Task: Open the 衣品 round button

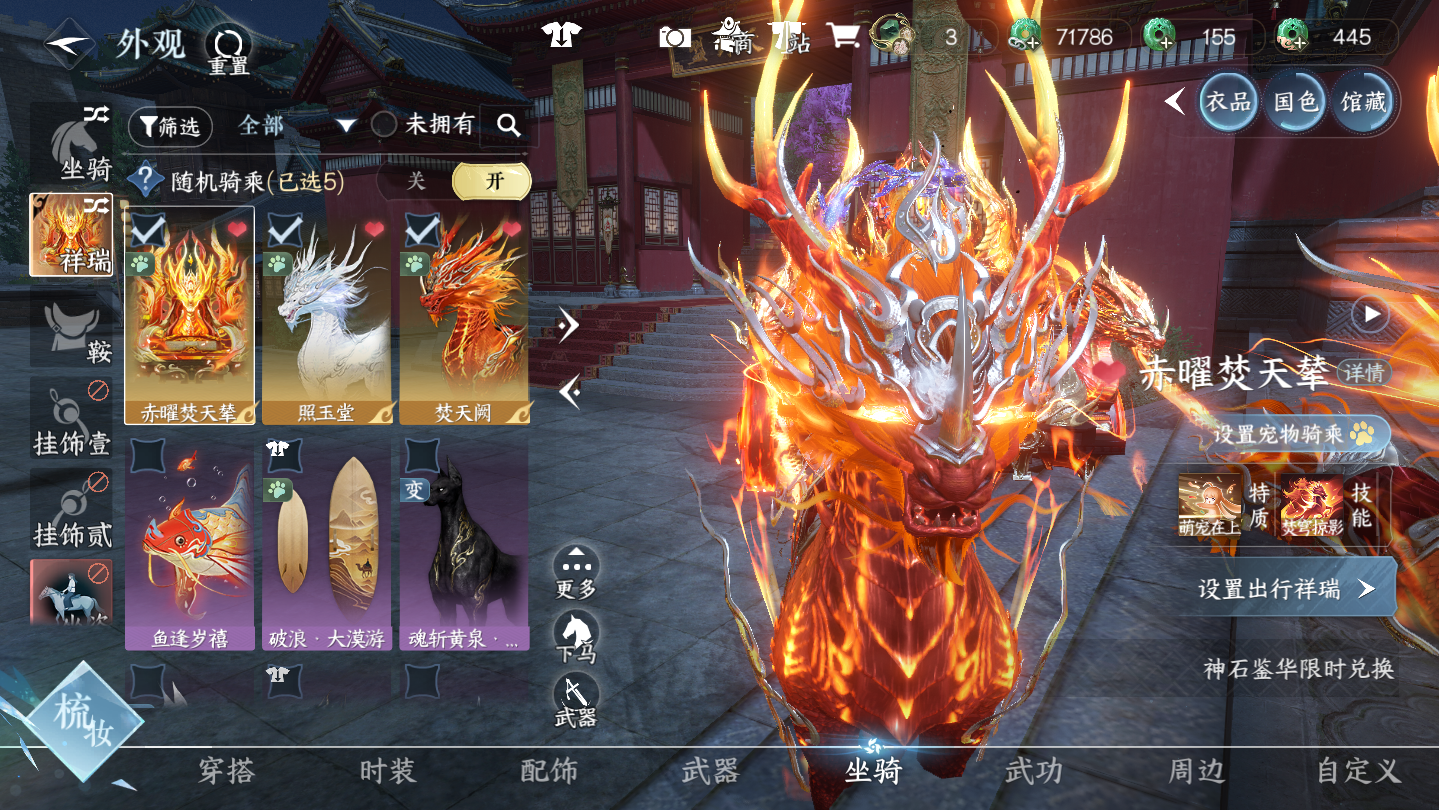Action: [x=1228, y=102]
